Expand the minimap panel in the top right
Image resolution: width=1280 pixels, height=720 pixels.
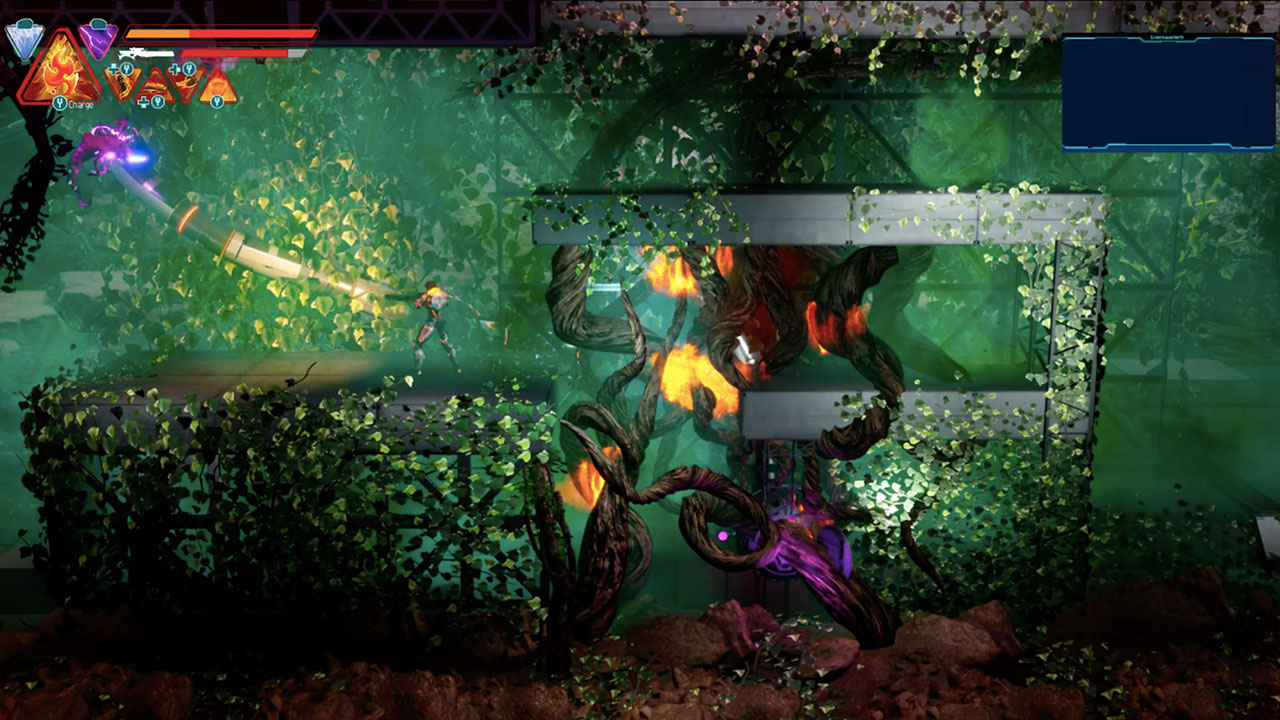coord(1168,90)
